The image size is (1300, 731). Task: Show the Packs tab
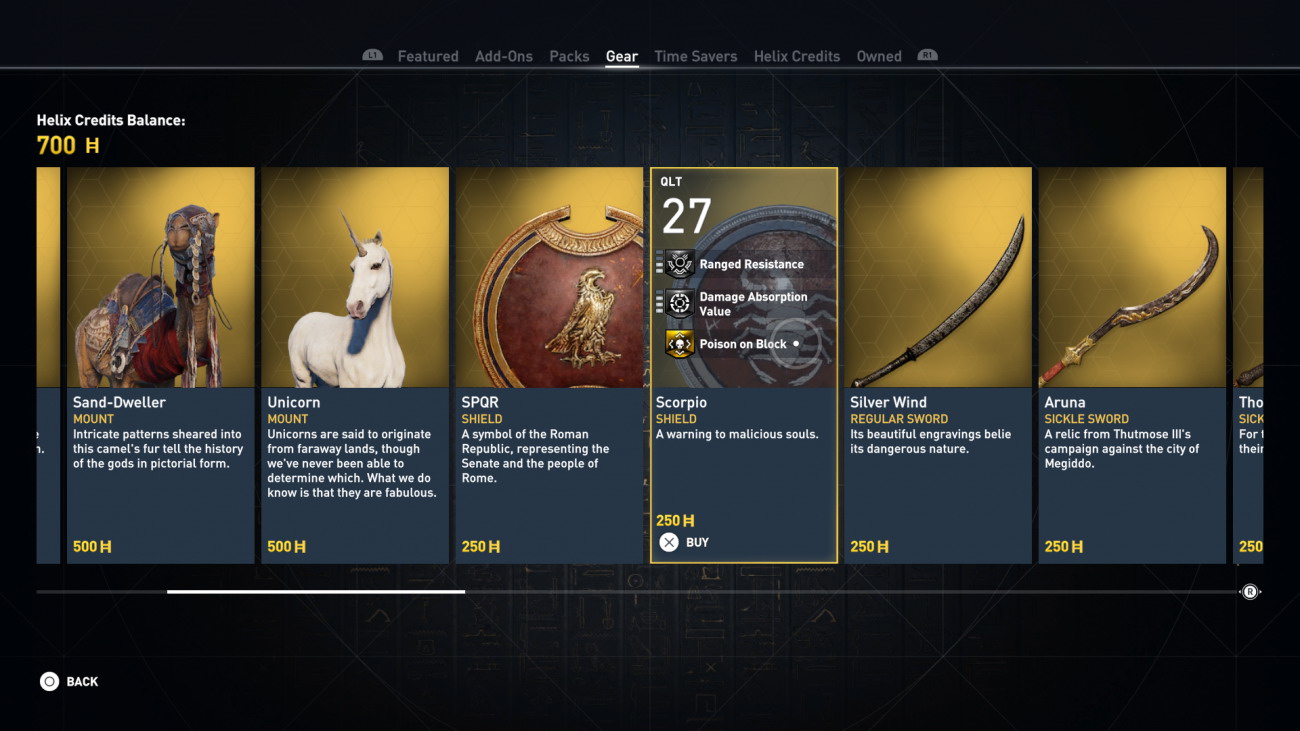(x=569, y=56)
